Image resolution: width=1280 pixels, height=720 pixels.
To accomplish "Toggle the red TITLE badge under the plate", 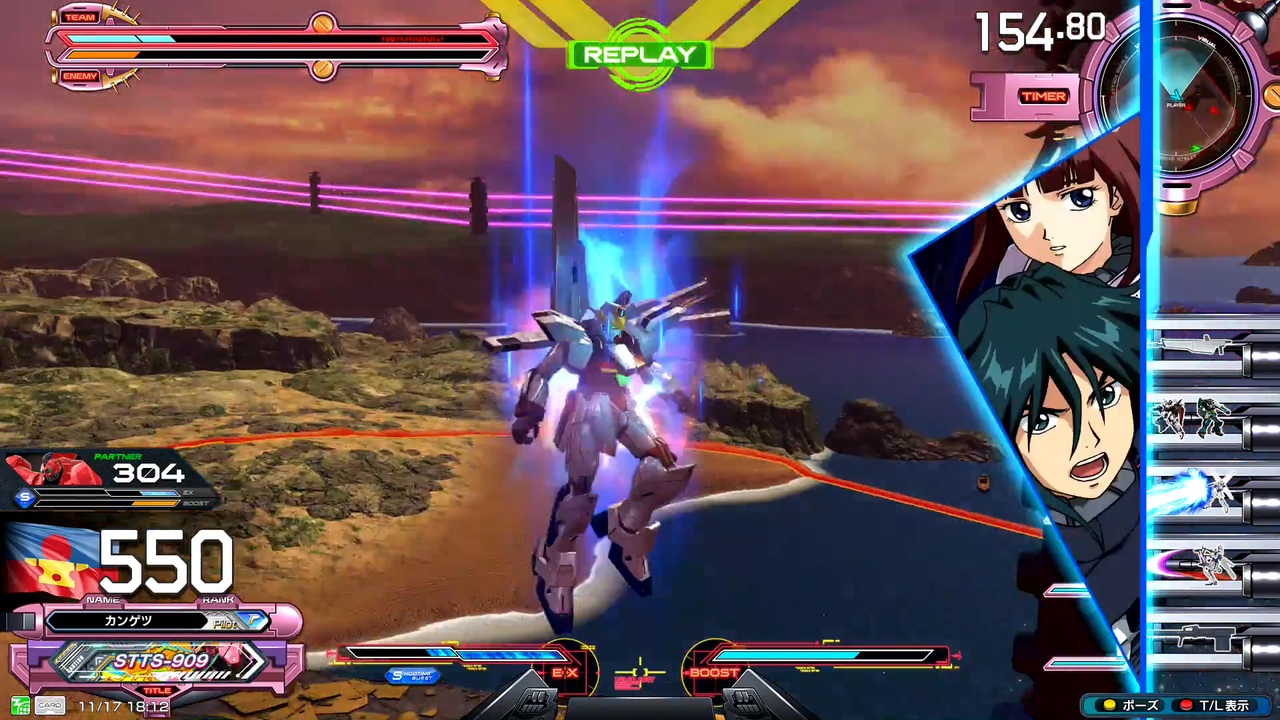I will coord(156,690).
